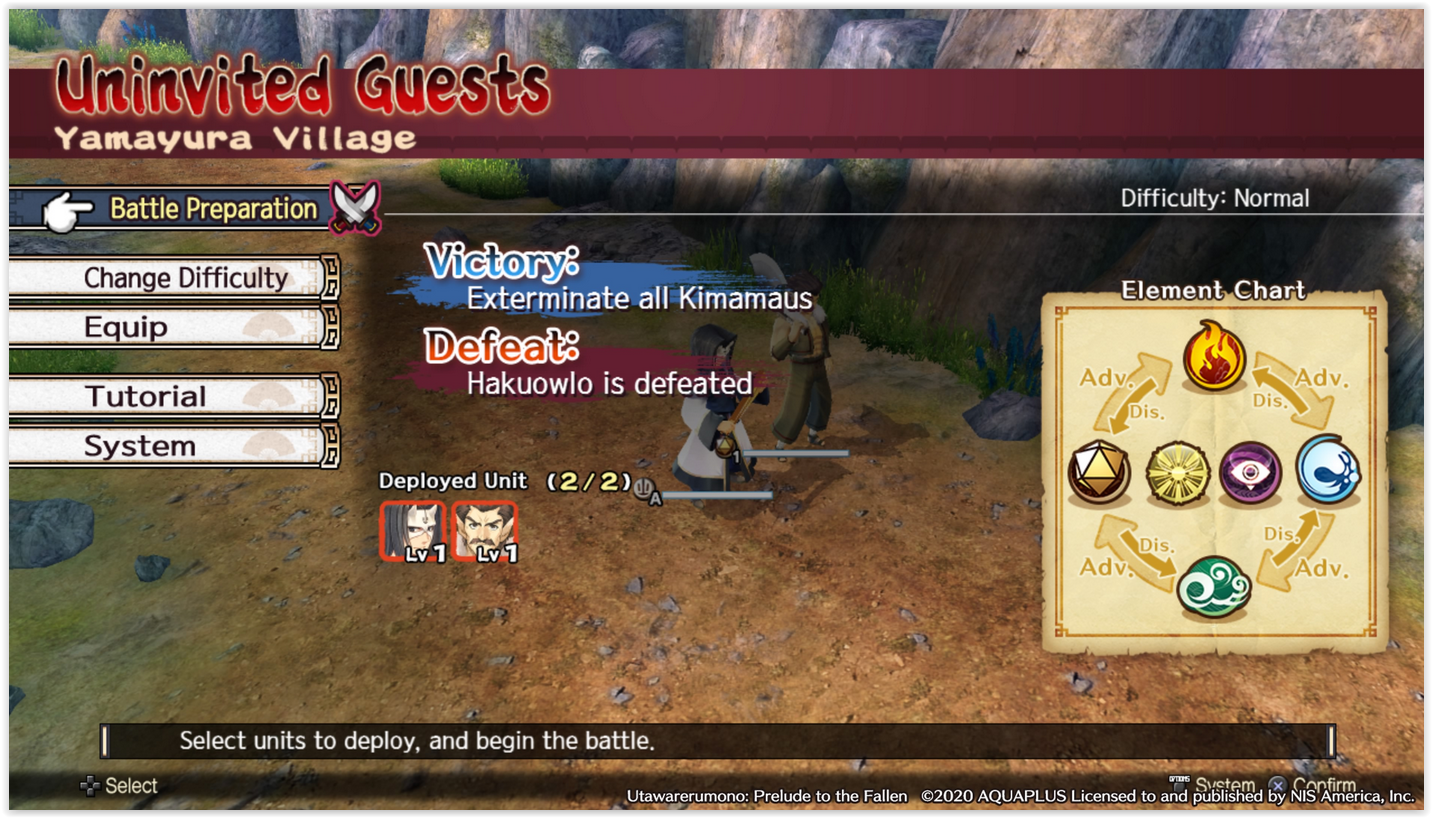The height and width of the screenshot is (818, 1432).
Task: Click the golden light element icon
Action: (x=1178, y=472)
